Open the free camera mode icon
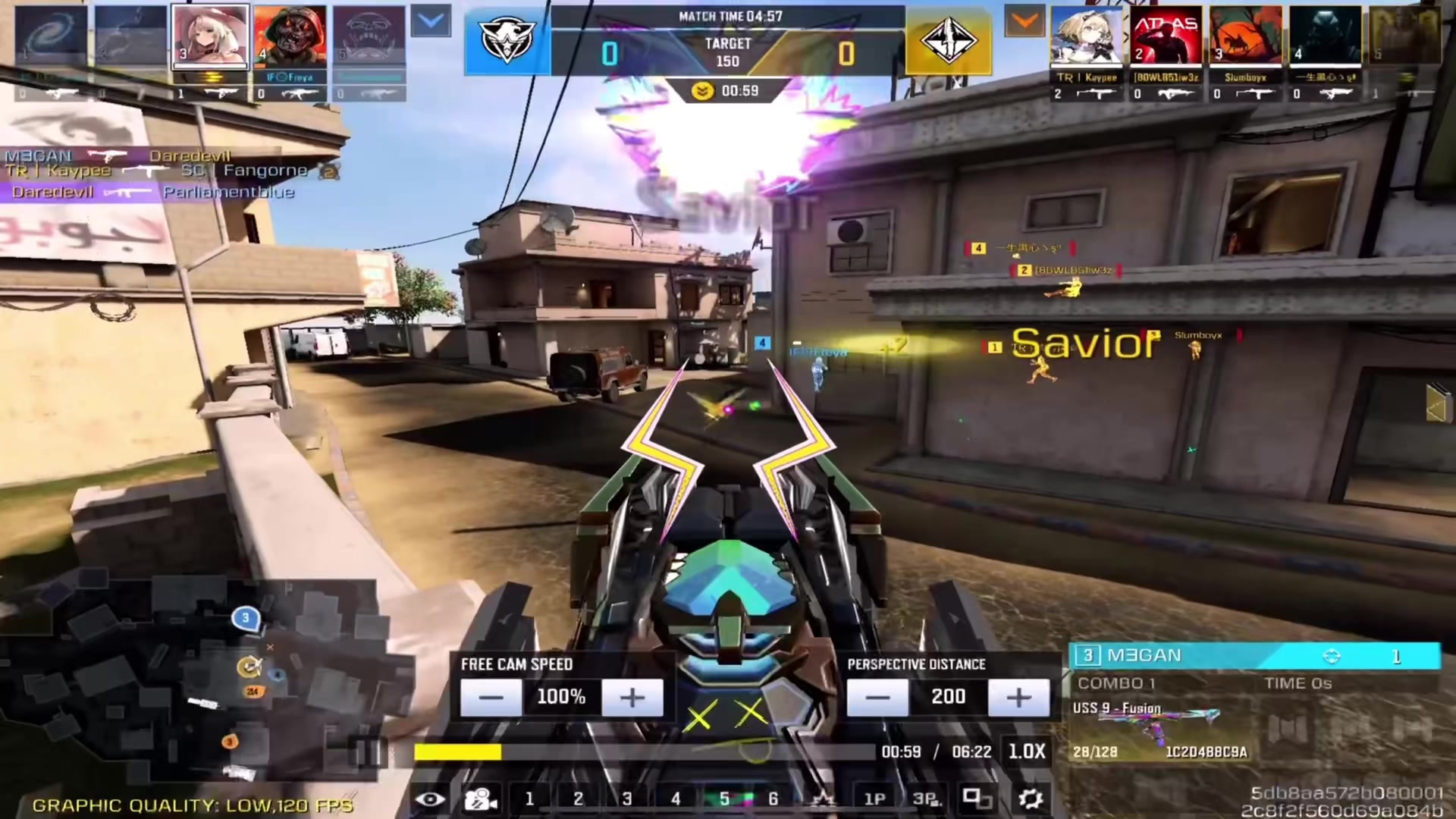Screen dimensions: 1456x819 (480, 799)
